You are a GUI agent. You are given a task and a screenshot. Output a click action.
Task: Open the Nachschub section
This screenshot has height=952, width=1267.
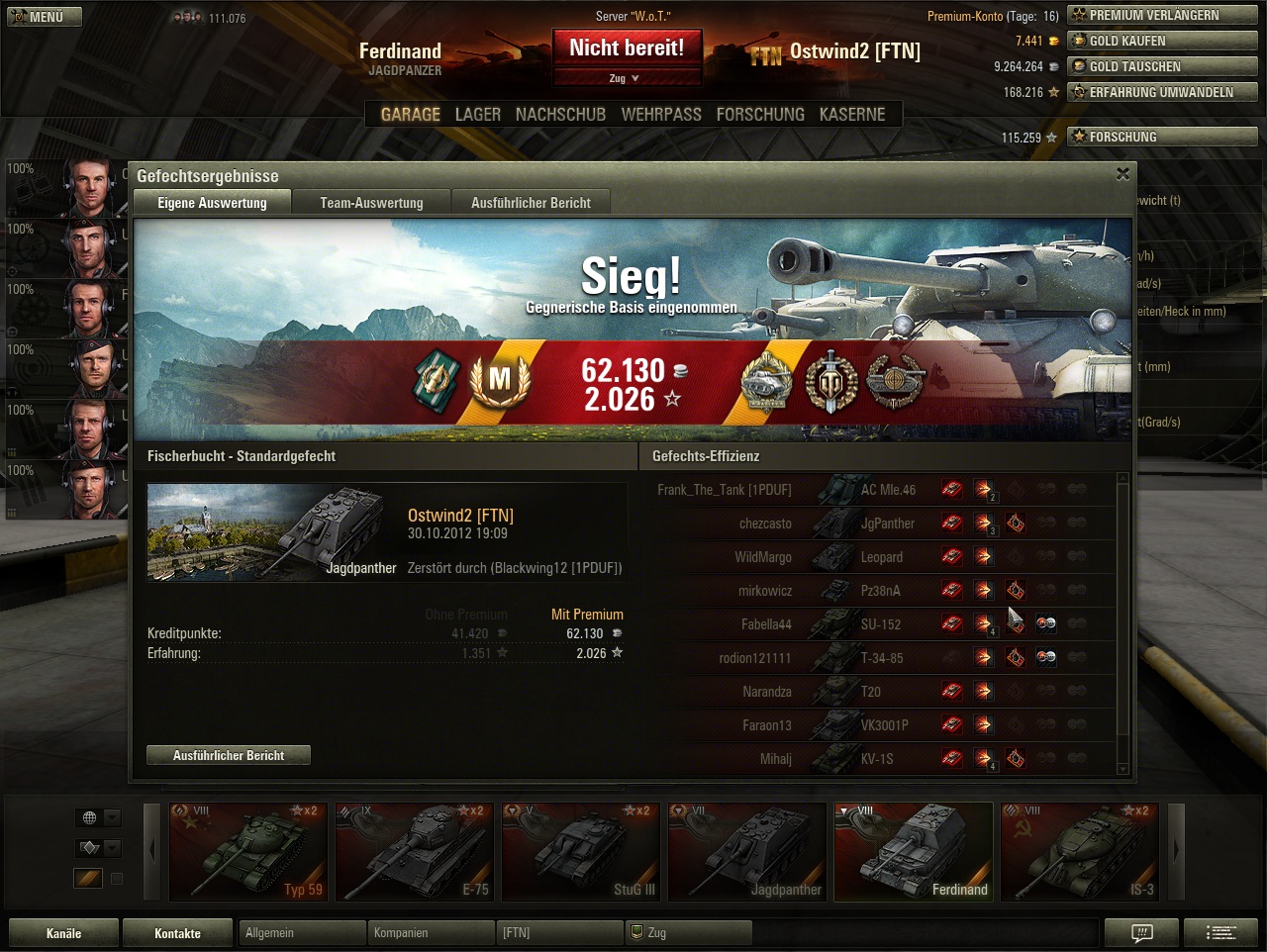[x=560, y=115]
